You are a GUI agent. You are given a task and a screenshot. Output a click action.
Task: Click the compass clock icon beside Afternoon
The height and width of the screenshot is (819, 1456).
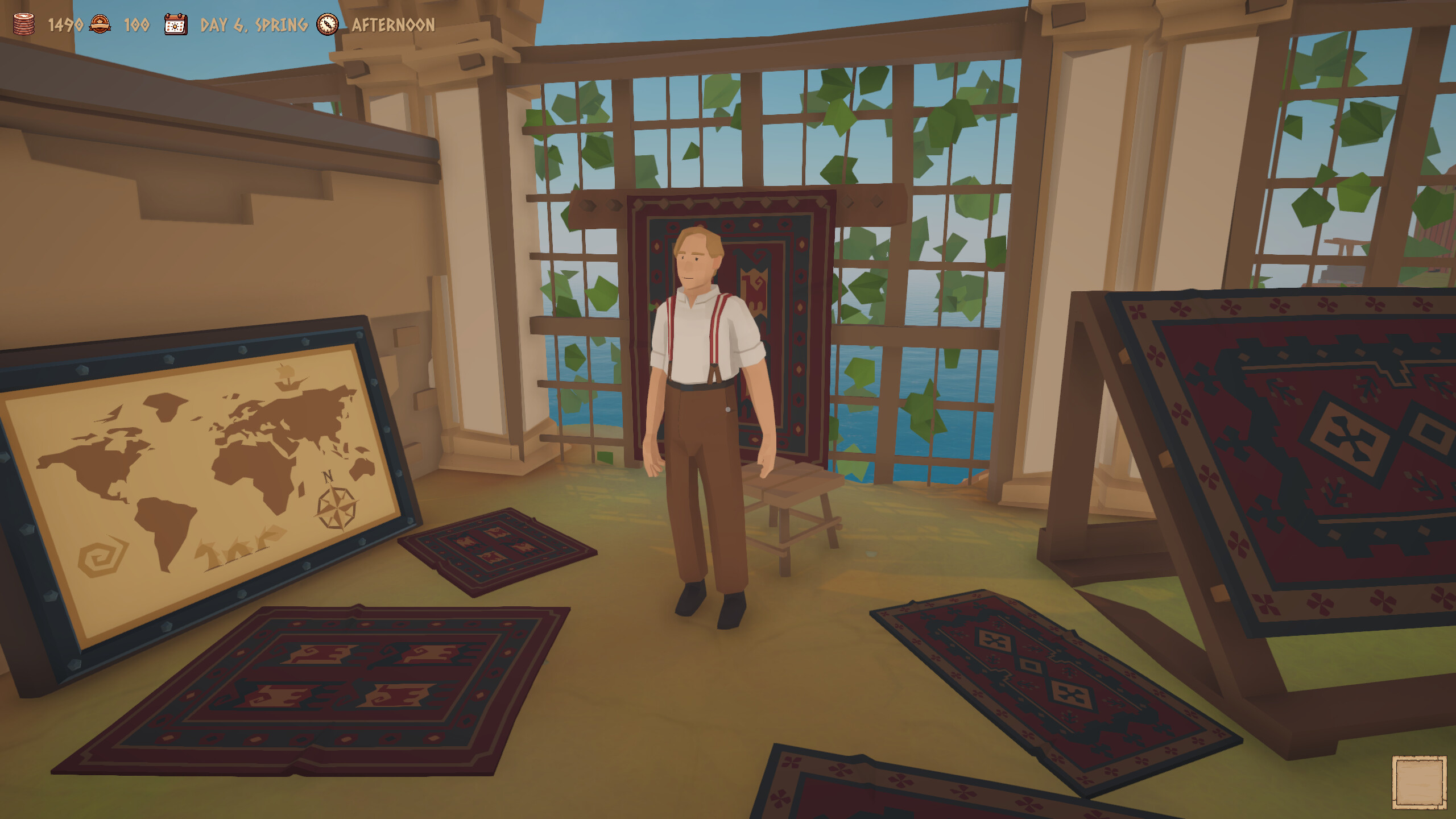tap(327, 24)
